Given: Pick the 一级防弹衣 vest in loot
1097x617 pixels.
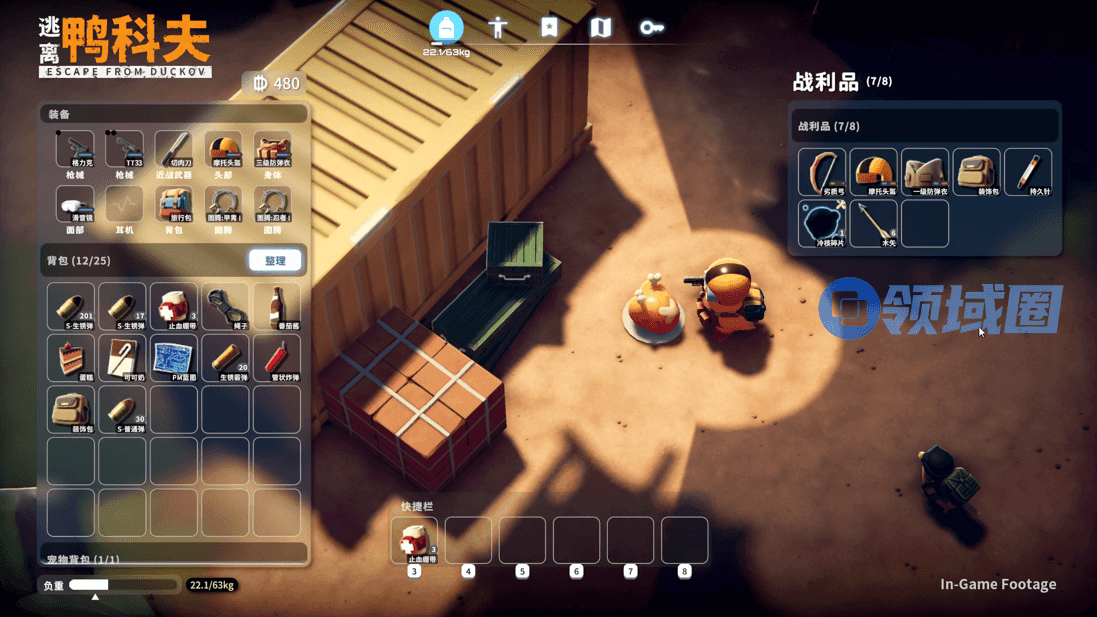Looking at the screenshot, I should (925, 171).
